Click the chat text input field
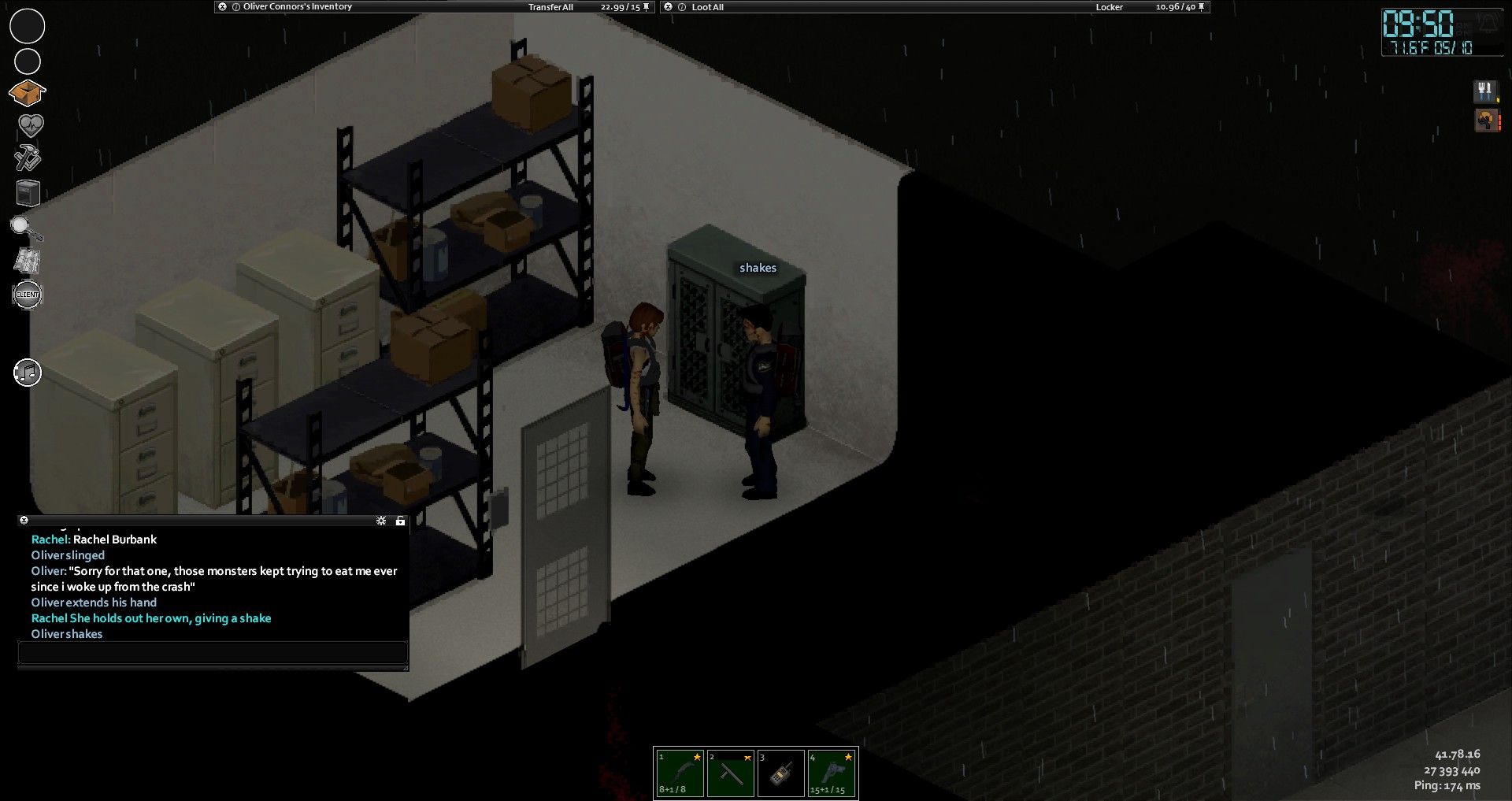The image size is (1512, 801). pyautogui.click(x=213, y=652)
